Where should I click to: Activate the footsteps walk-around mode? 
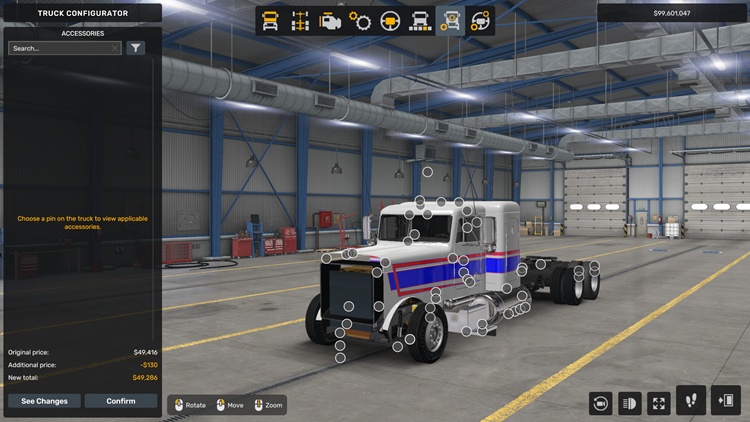pos(691,401)
